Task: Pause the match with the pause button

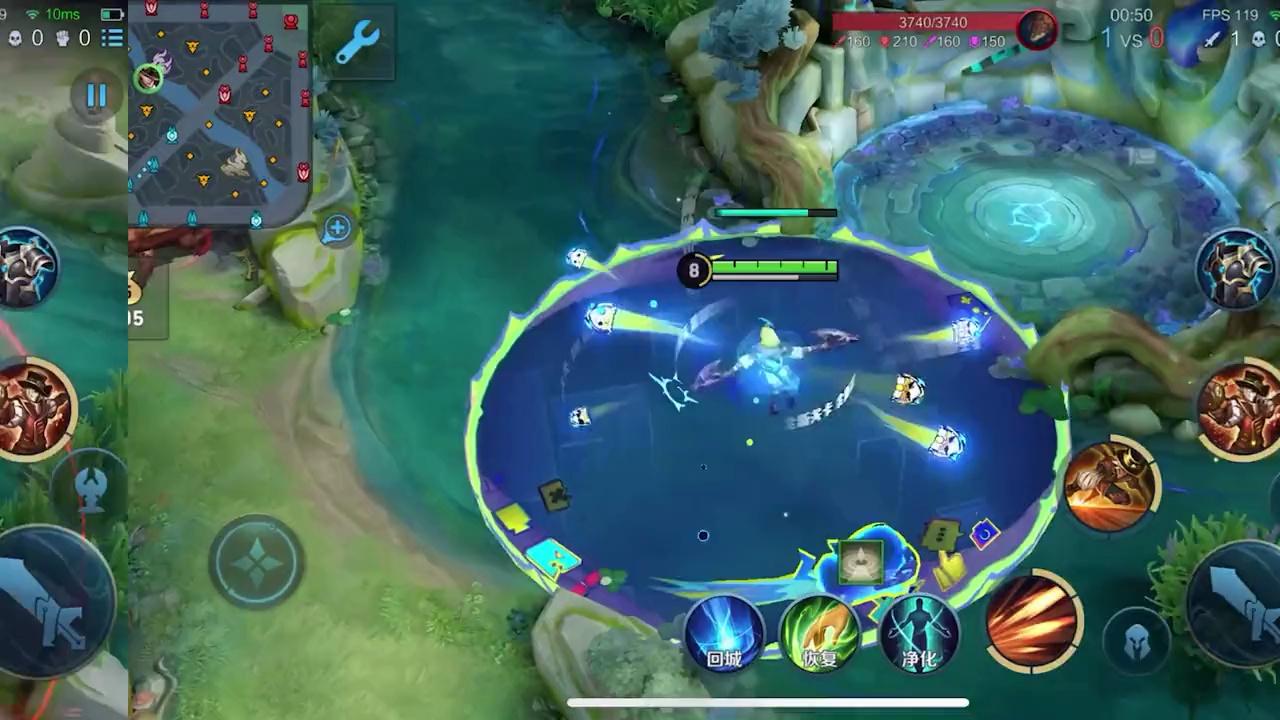Action: [x=96, y=96]
